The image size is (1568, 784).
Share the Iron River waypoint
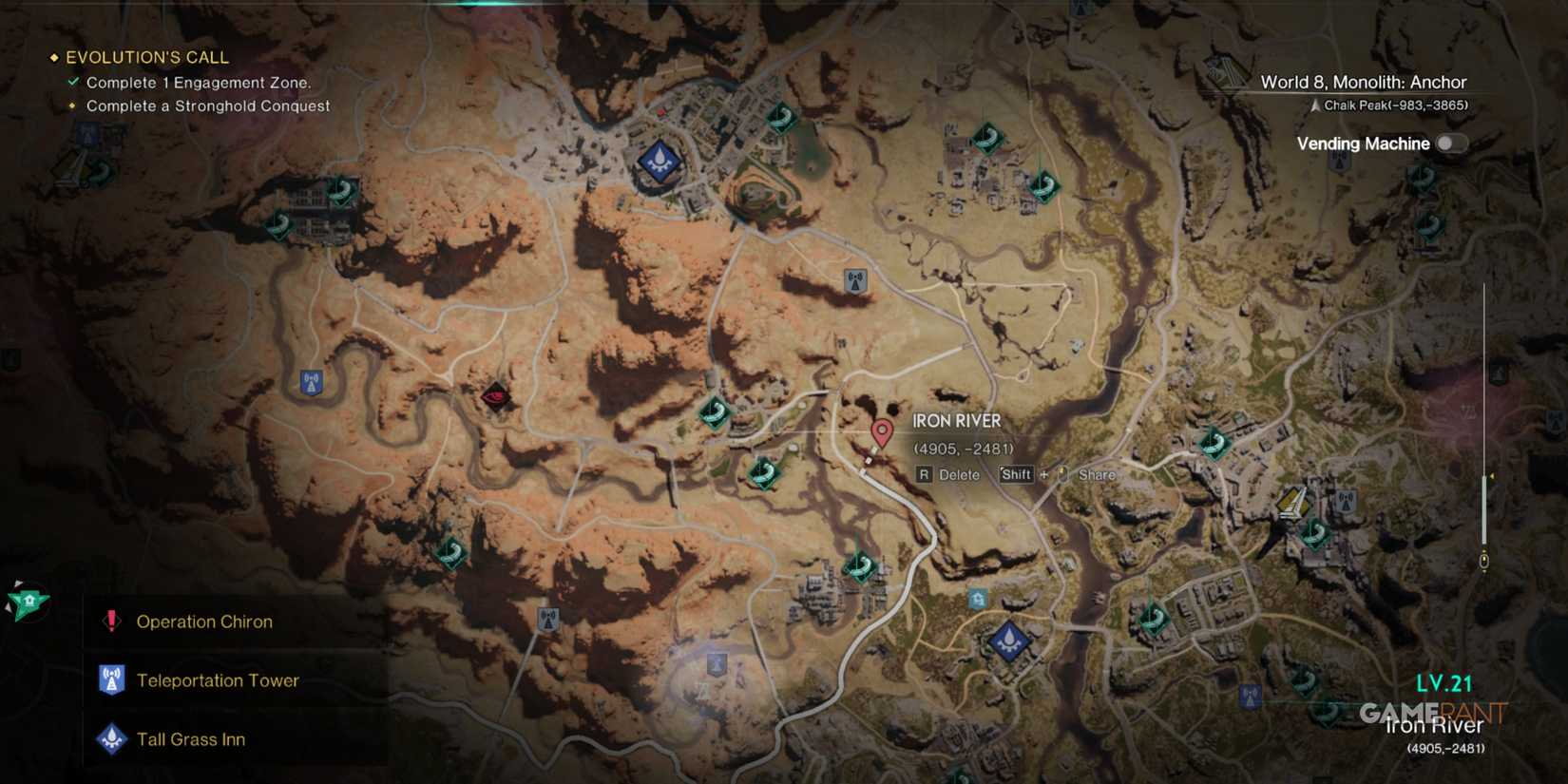coord(1095,474)
